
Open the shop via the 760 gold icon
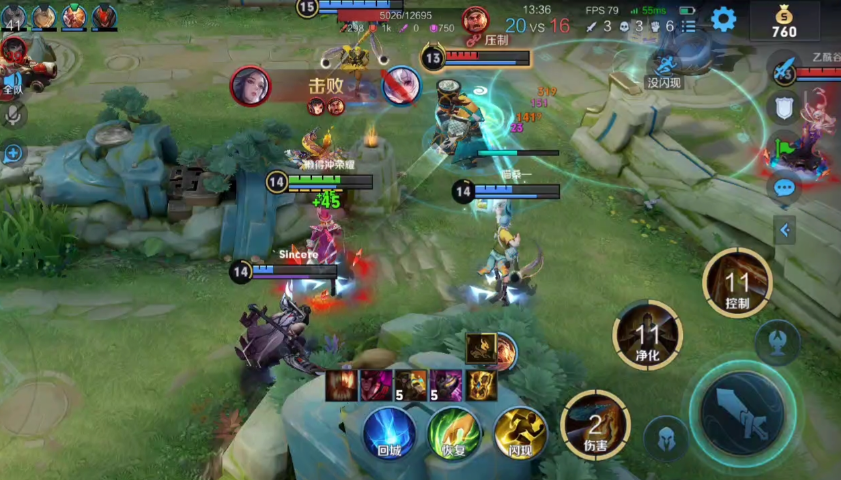784,20
